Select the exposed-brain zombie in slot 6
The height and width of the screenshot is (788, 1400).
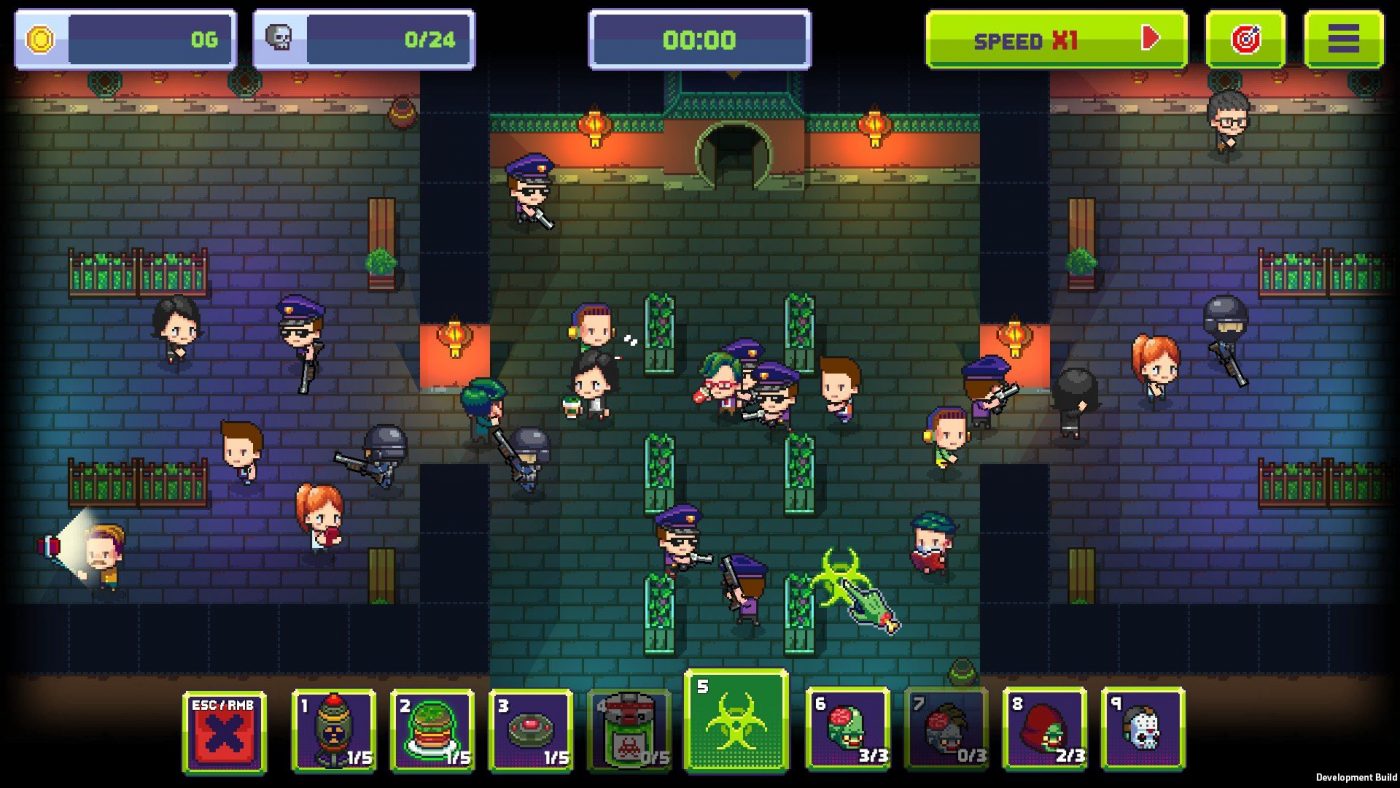847,729
